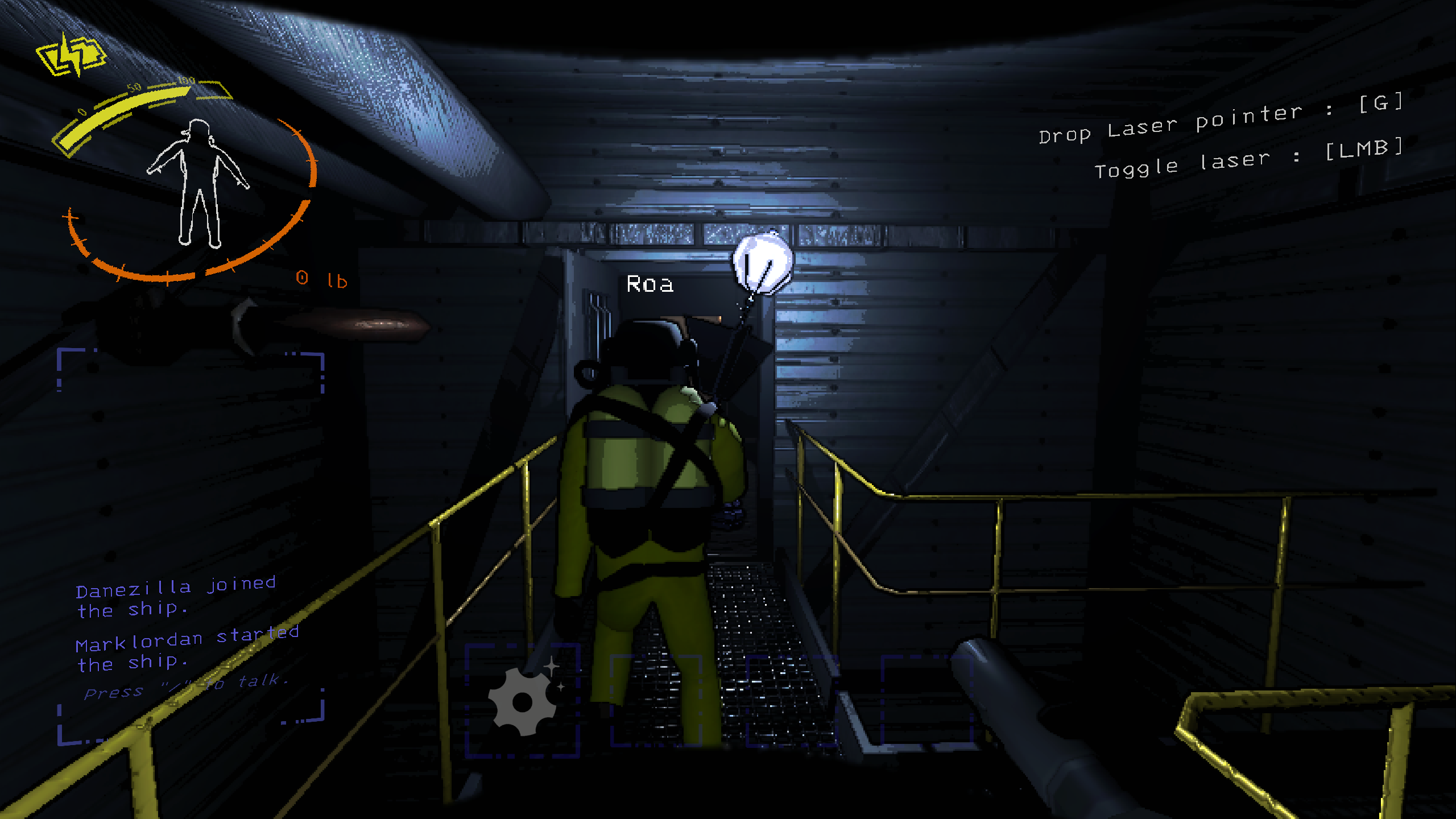Toggle laser with the [LMB] binding hint
This screenshot has height=819, width=1456.
1246,162
